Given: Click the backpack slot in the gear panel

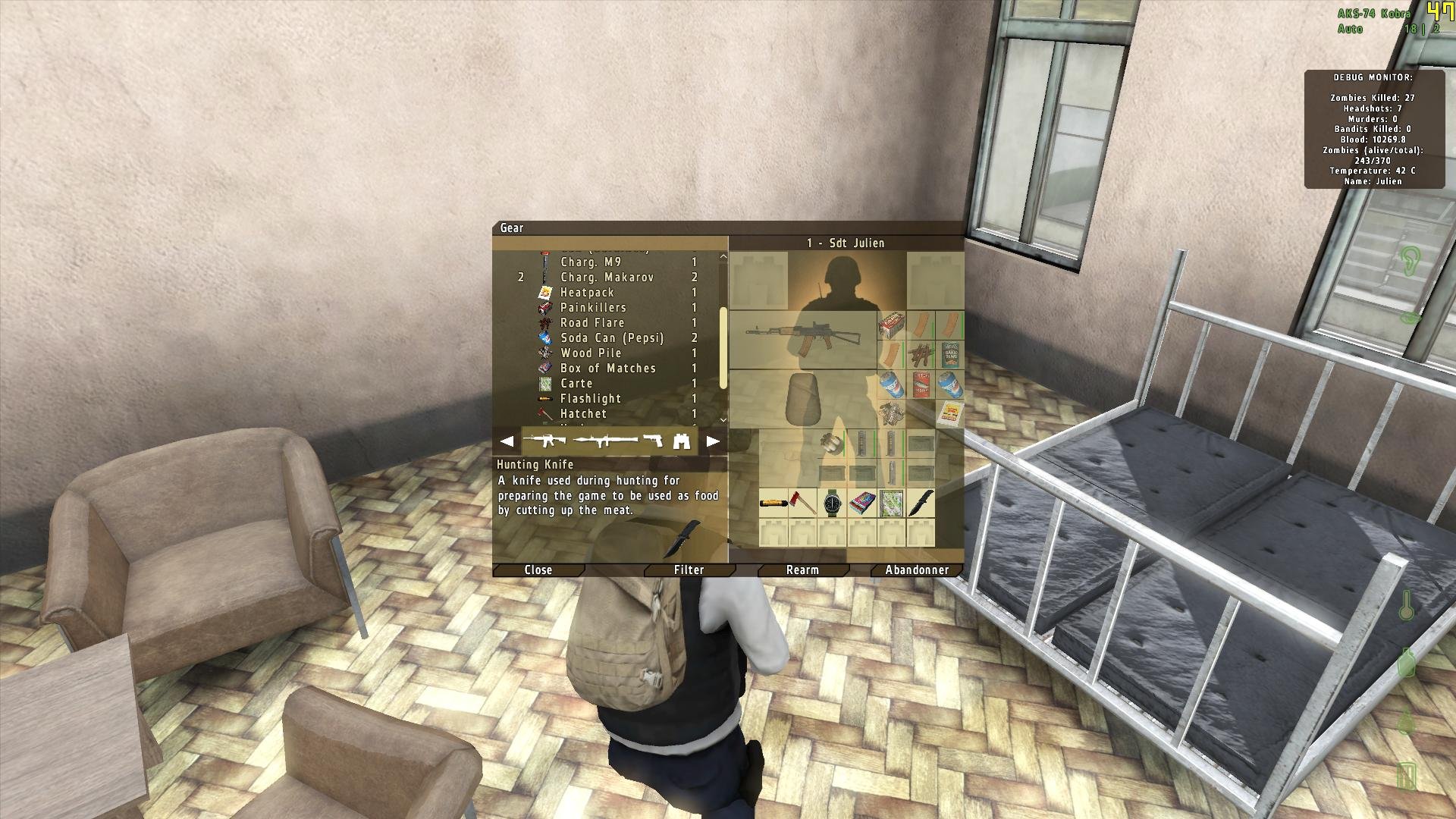Looking at the screenshot, I should point(804,399).
